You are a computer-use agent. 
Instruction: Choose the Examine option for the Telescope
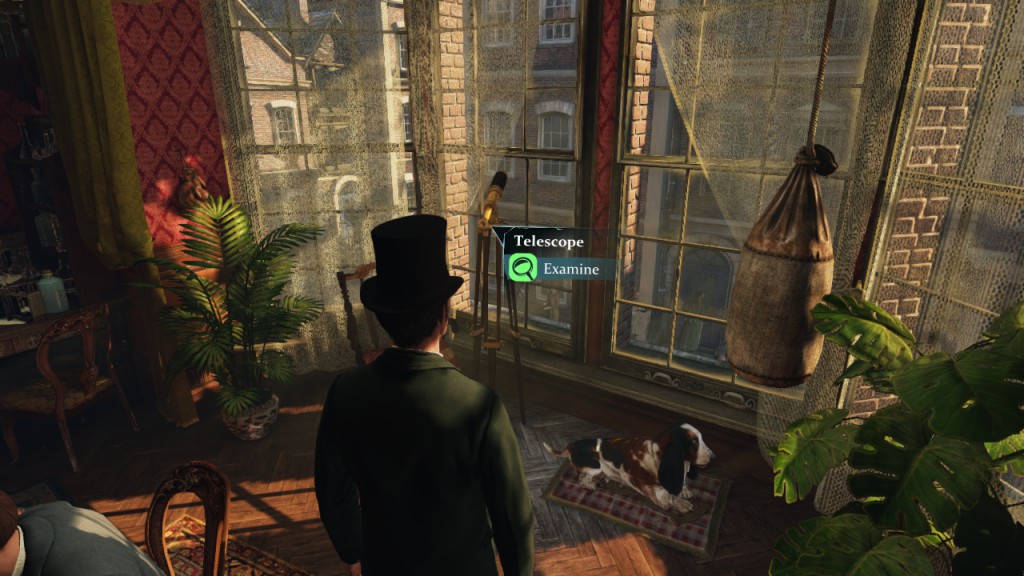pyautogui.click(x=571, y=269)
